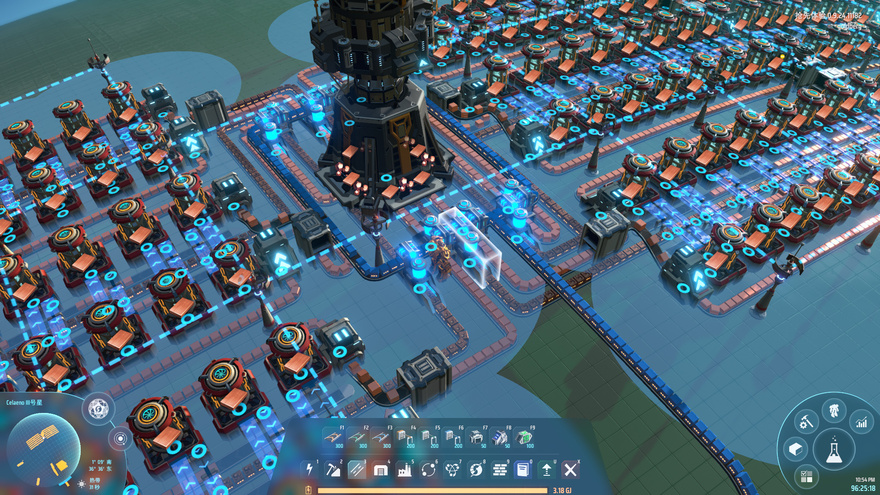Open the mecha panel icon
This screenshot has width=880, height=495.
(833, 409)
